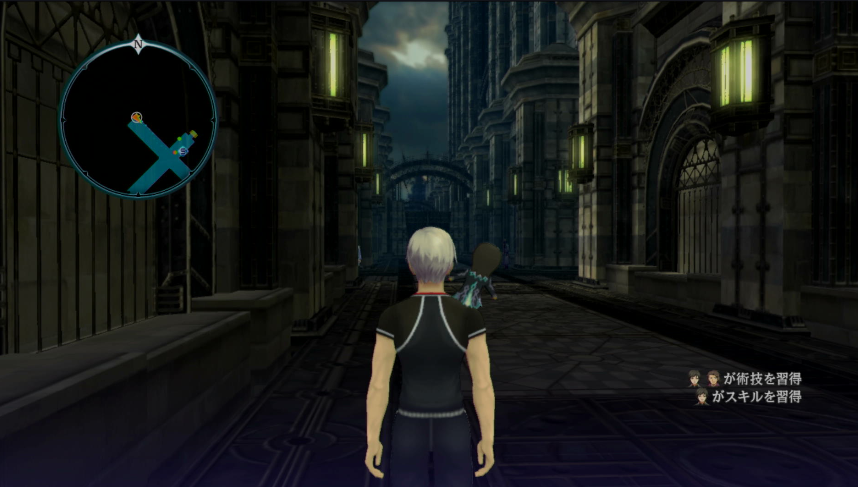Open the circular minimap

pyautogui.click(x=138, y=118)
